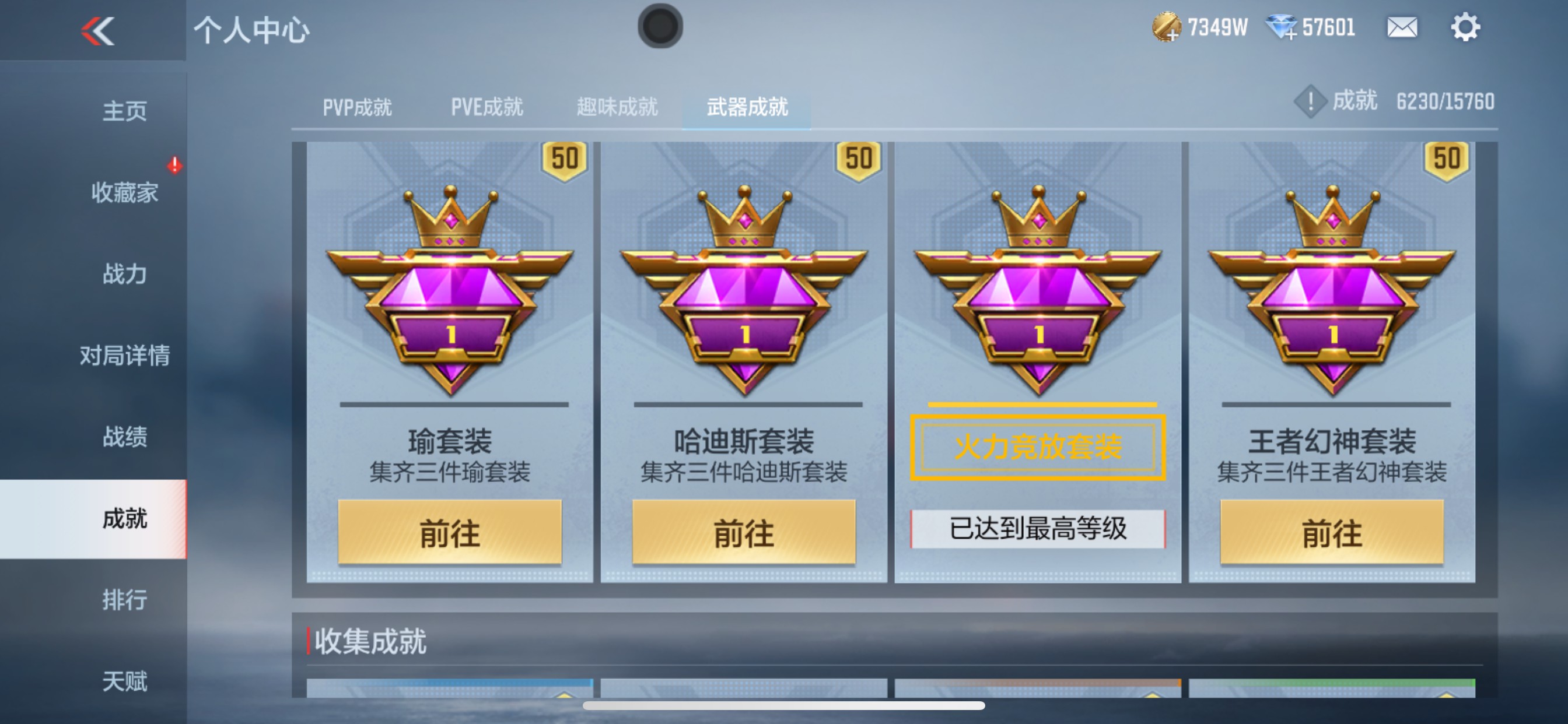Open the settings gear icon
This screenshot has height=724, width=1568.
pyautogui.click(x=1467, y=27)
